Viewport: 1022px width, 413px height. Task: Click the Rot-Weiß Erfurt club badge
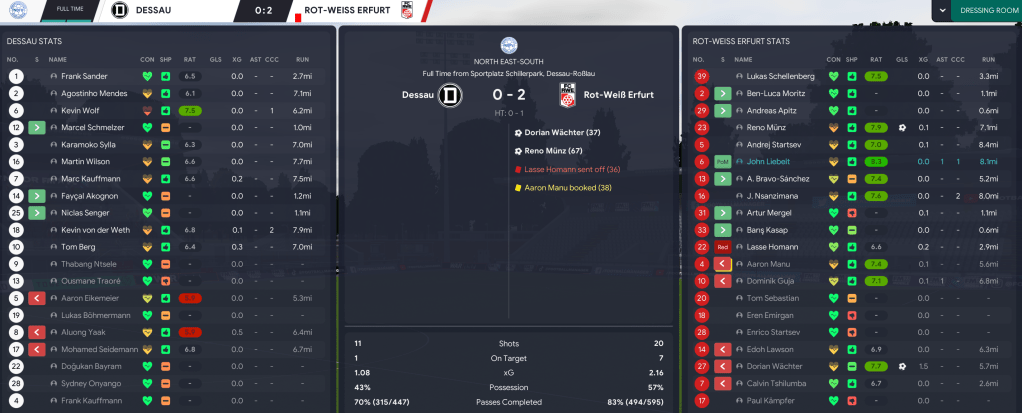click(x=569, y=96)
